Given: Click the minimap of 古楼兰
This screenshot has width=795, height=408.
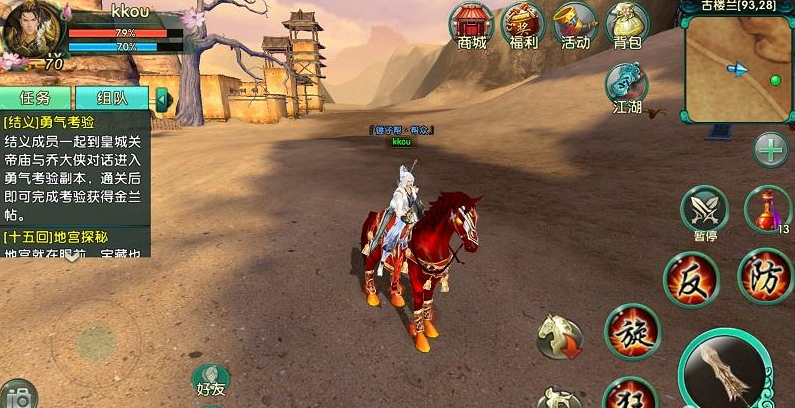Looking at the screenshot, I should 738,68.
